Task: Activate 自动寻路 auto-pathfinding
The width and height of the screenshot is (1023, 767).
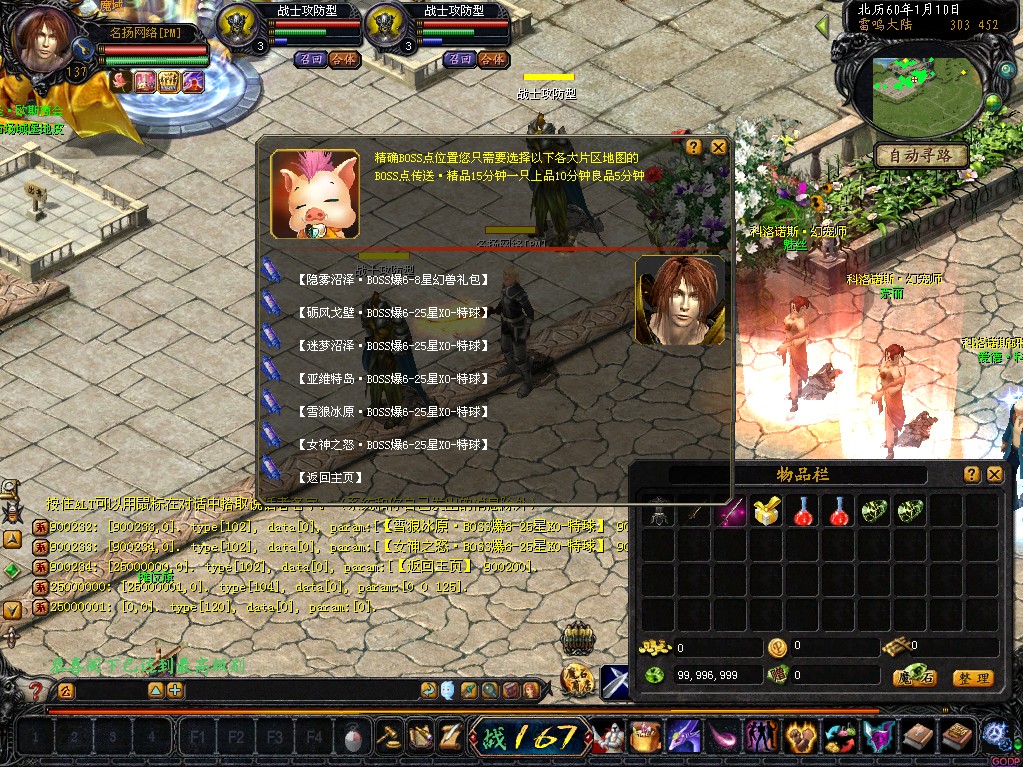Action: click(x=921, y=155)
